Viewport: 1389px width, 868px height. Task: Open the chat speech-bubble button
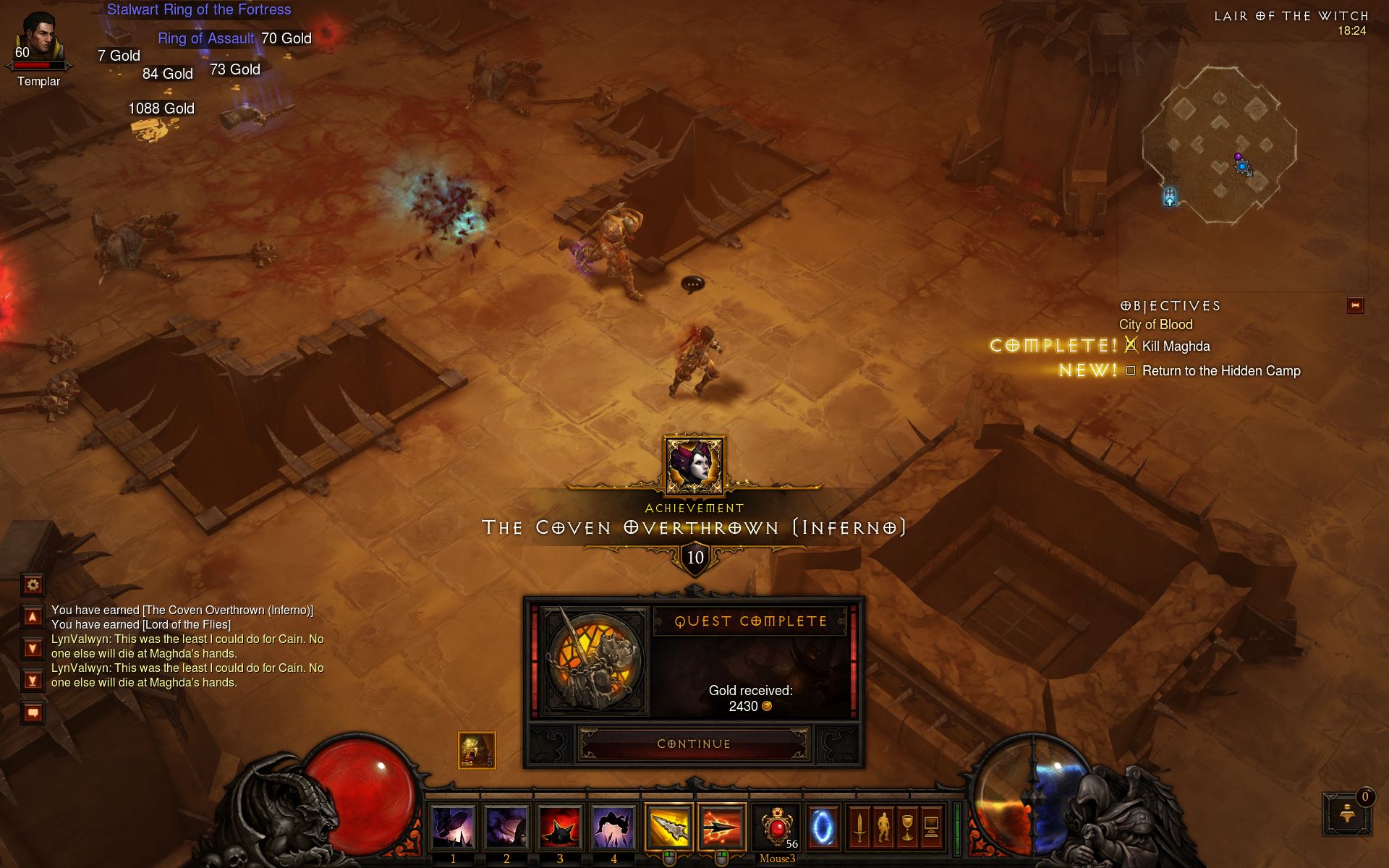[33, 713]
